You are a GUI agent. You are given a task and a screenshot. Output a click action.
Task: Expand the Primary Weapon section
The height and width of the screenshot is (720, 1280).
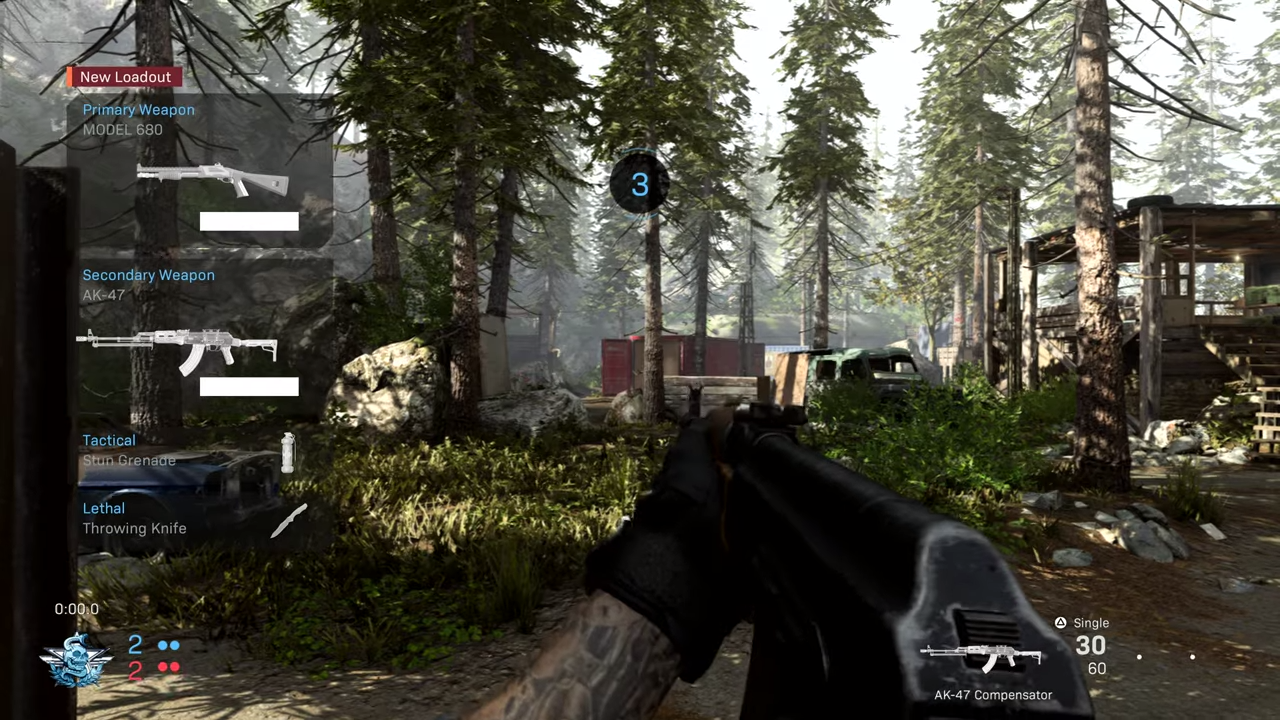138,110
